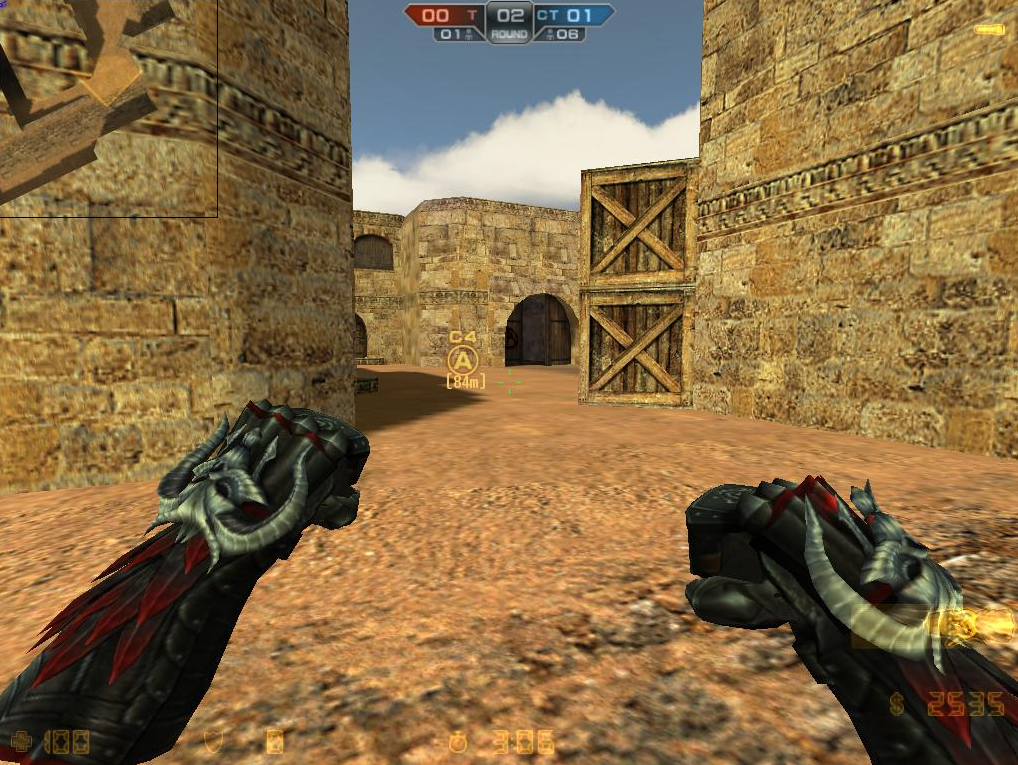Click the radar minimap in the corner
This screenshot has height=765, width=1018.
point(108,107)
